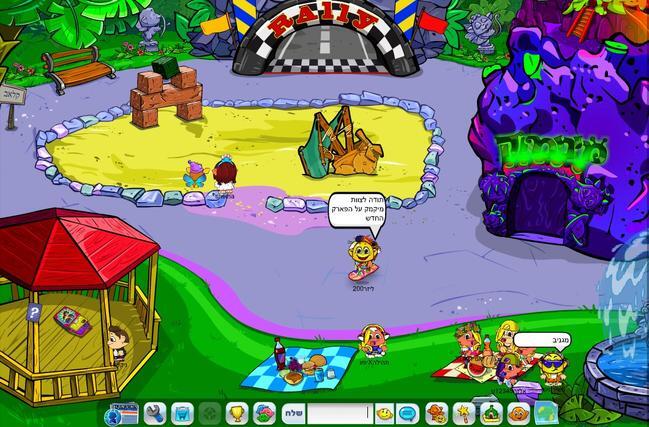Click the orange character face icon
This screenshot has height=427, width=649.
[x=436, y=413]
